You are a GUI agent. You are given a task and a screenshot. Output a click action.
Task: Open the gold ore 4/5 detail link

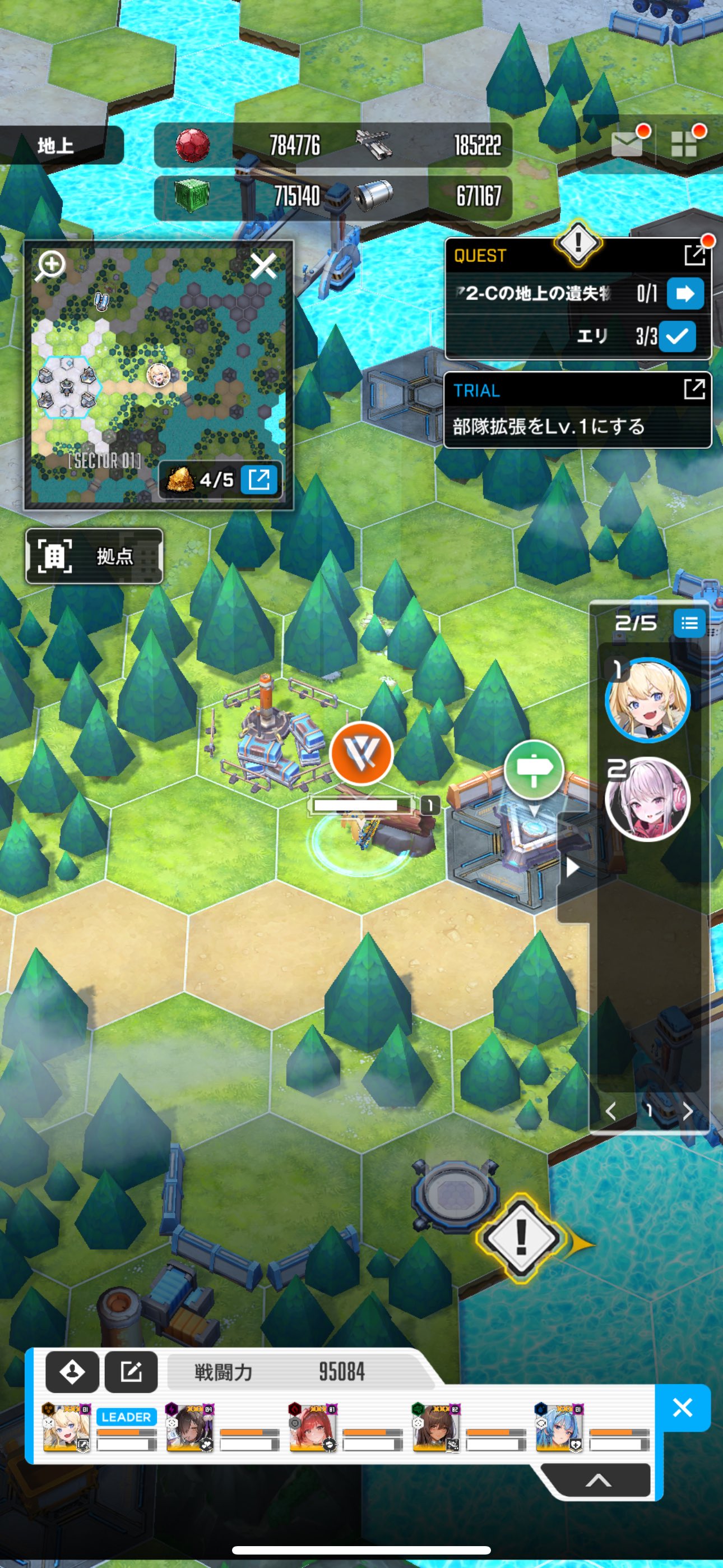tap(259, 479)
